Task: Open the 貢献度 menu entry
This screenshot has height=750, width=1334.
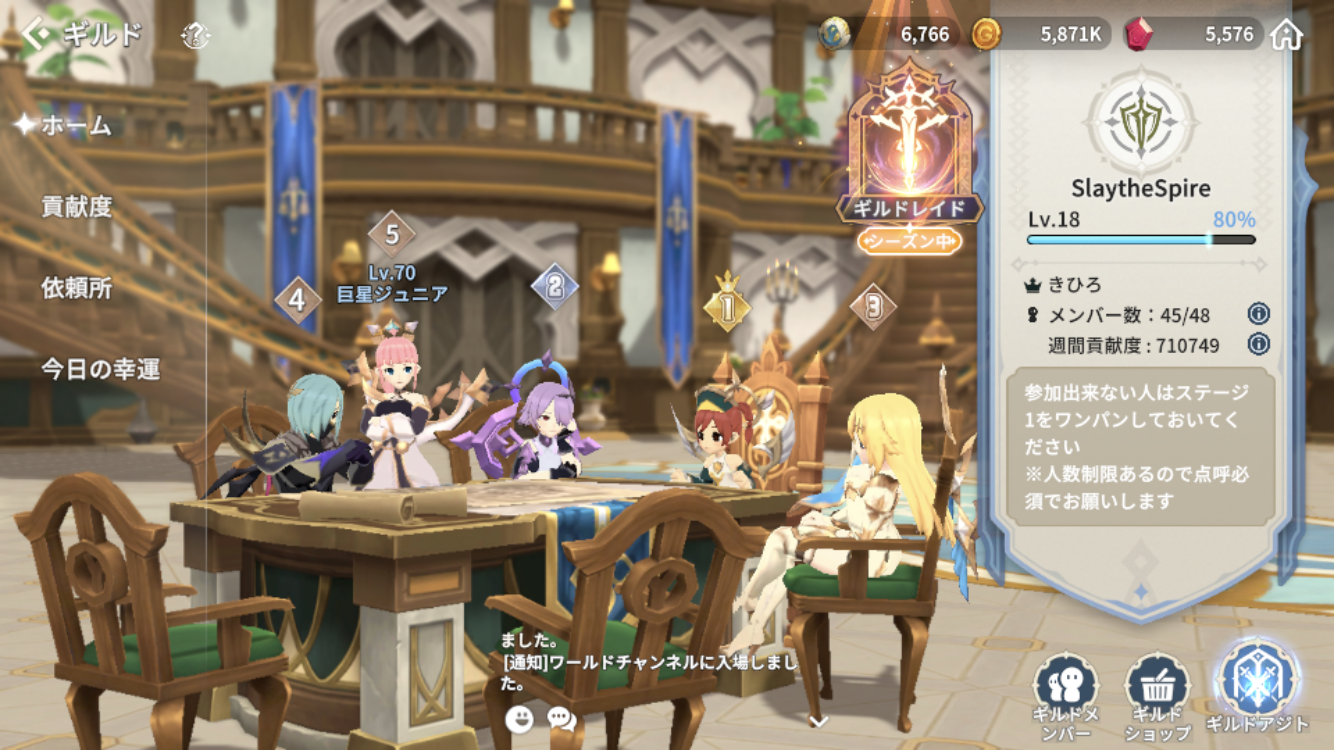Action: click(x=76, y=207)
